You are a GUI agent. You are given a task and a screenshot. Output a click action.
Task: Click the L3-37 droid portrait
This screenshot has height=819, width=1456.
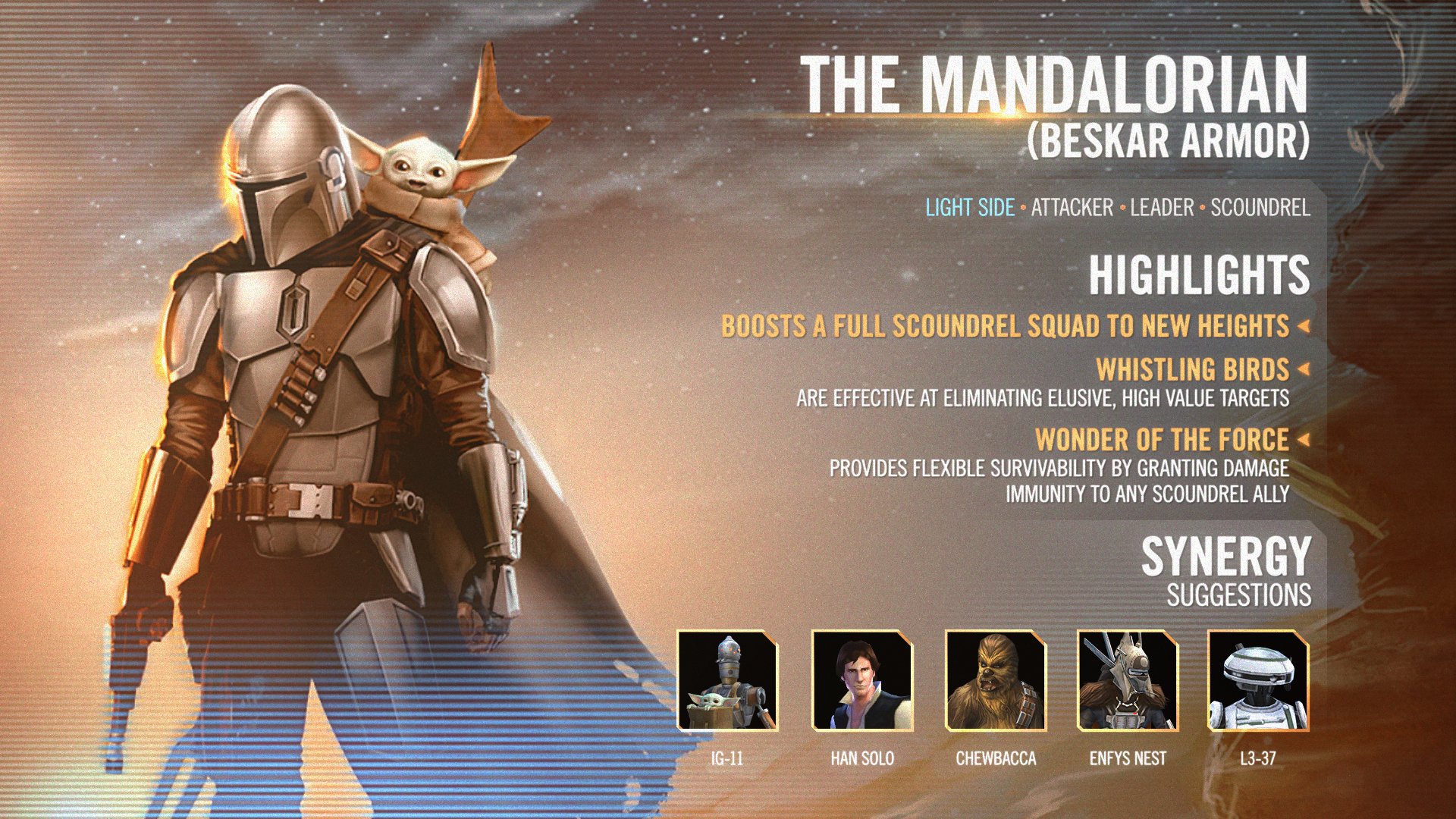(x=1258, y=680)
